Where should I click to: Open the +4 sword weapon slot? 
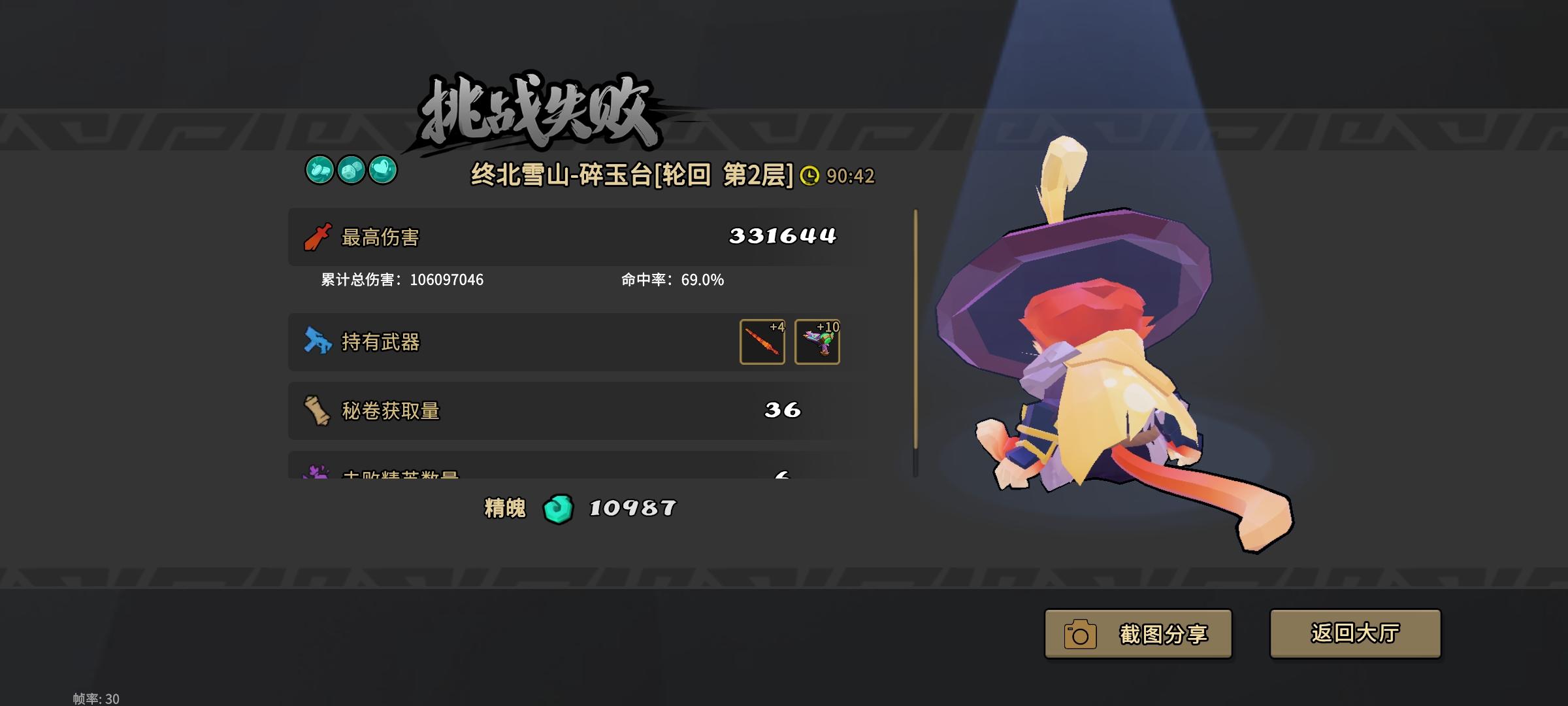point(763,343)
